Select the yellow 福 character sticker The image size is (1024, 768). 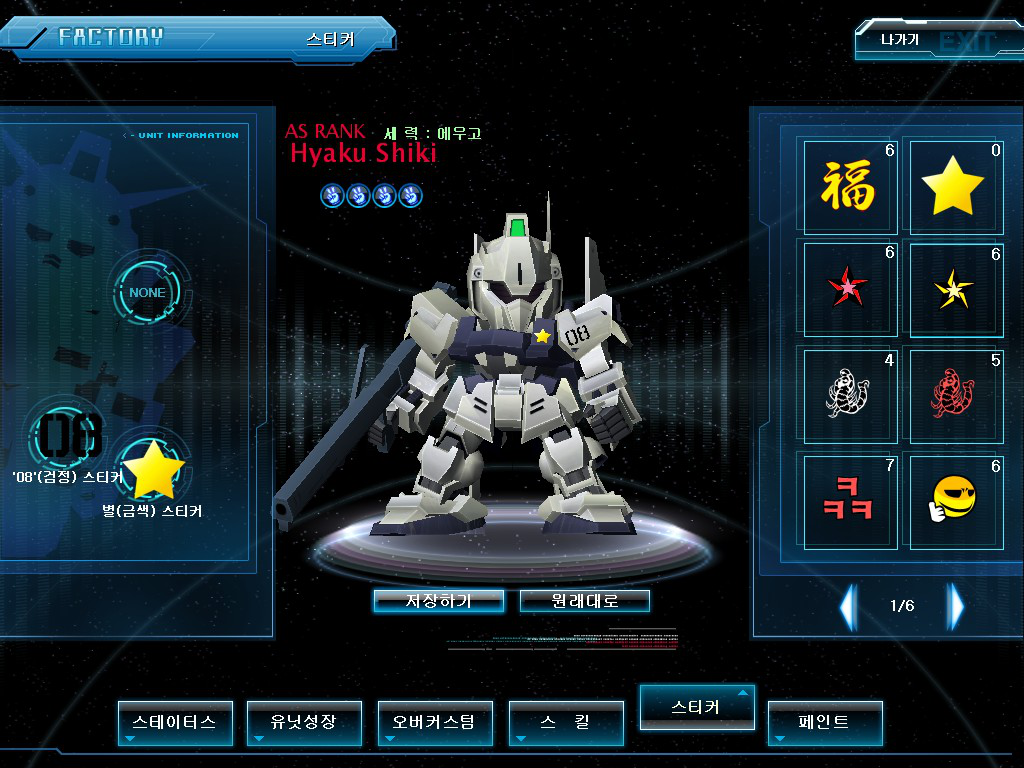[849, 186]
